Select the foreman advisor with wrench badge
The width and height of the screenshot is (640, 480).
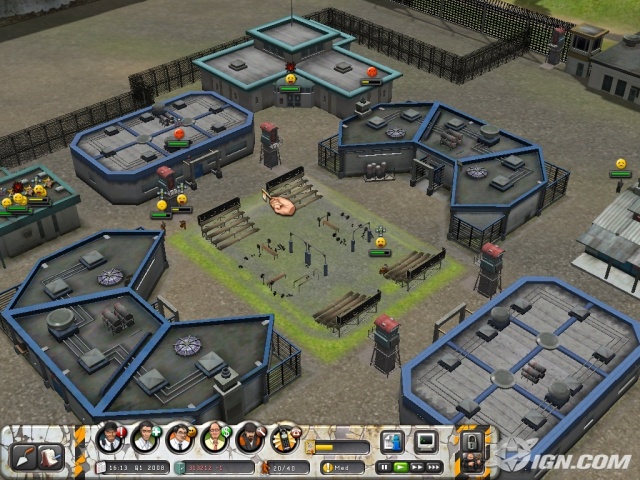pyautogui.click(x=251, y=439)
